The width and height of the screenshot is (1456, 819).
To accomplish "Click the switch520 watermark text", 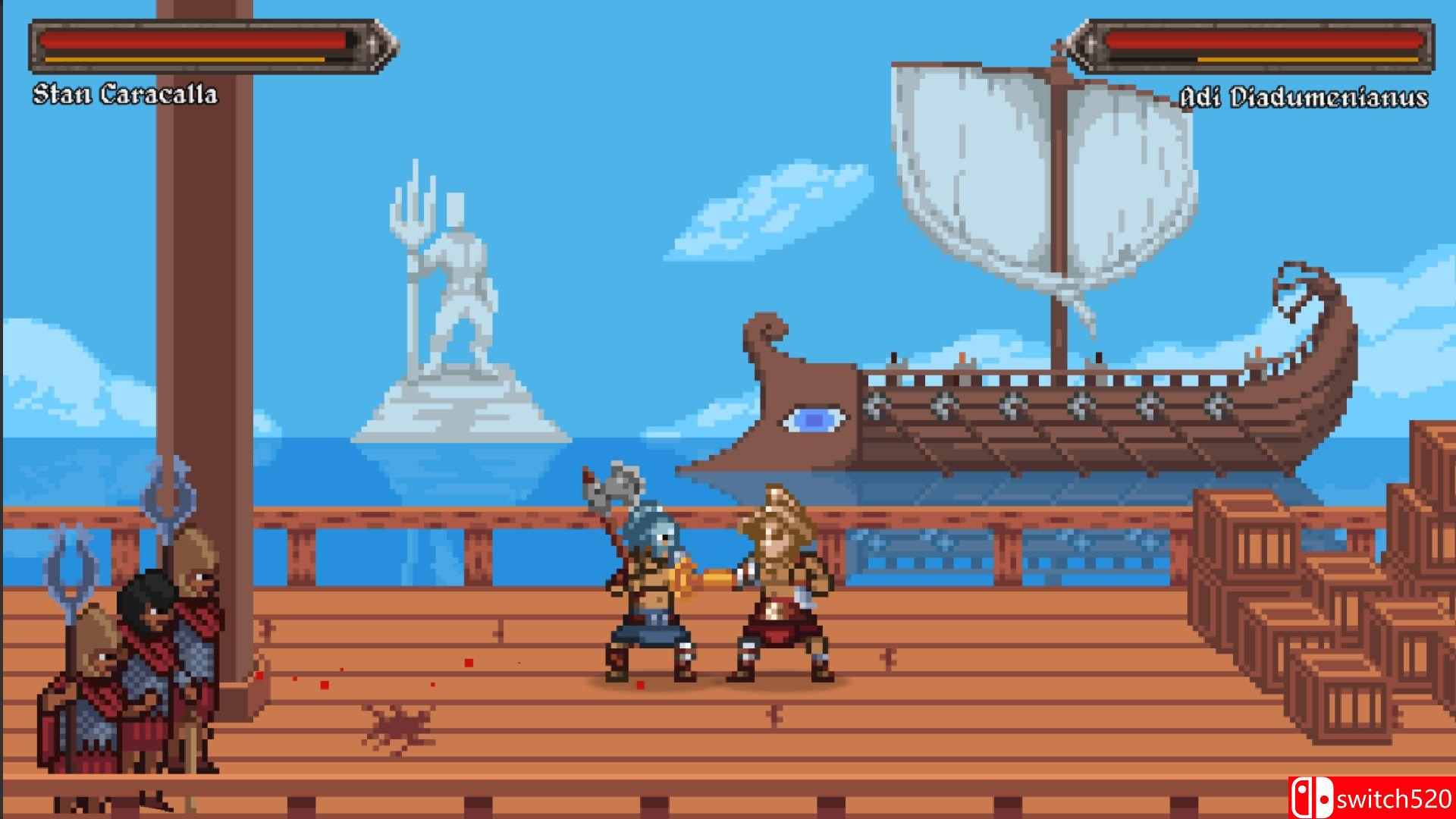I will 1395,798.
